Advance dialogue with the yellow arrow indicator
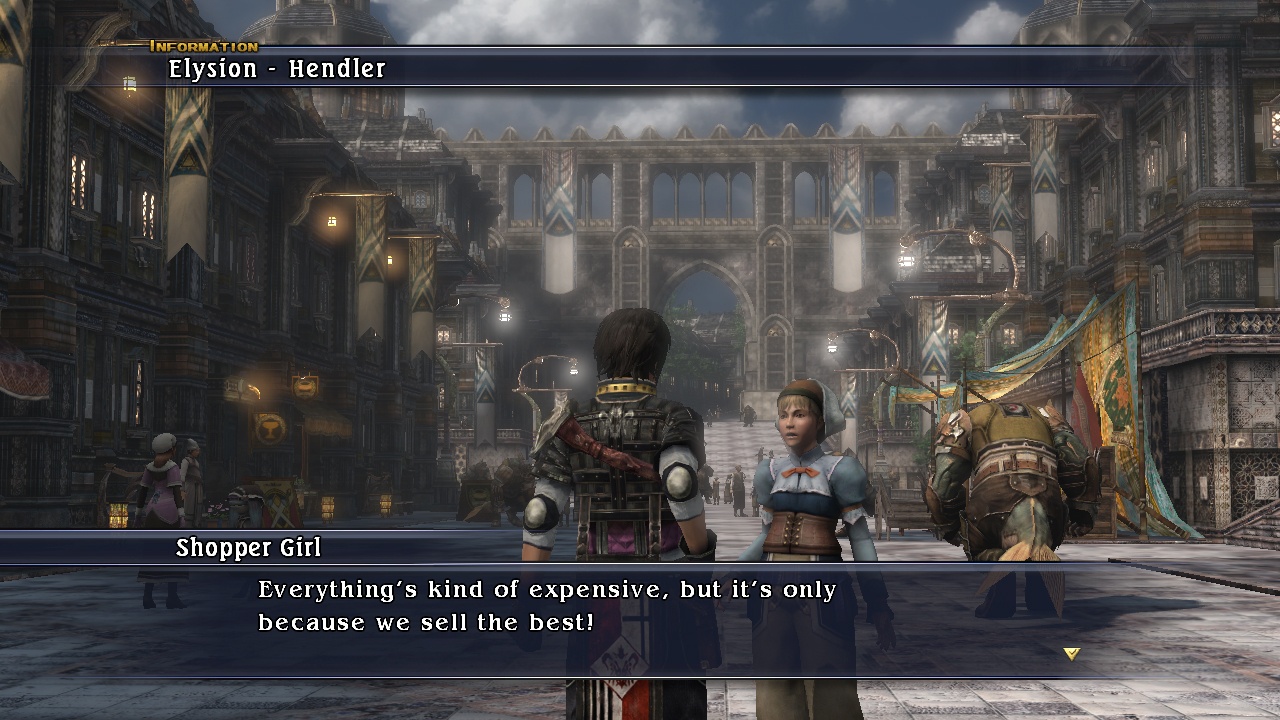Screen dimensions: 1280x720 click(x=1071, y=654)
